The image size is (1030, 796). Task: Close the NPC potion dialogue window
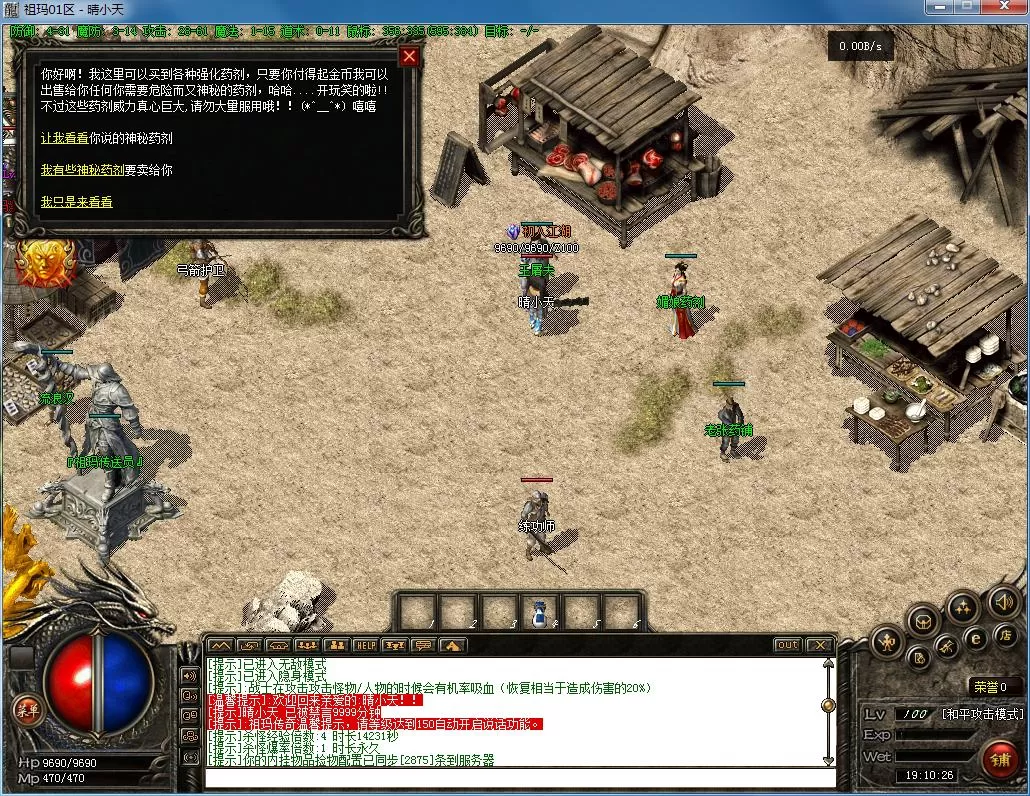(x=409, y=56)
